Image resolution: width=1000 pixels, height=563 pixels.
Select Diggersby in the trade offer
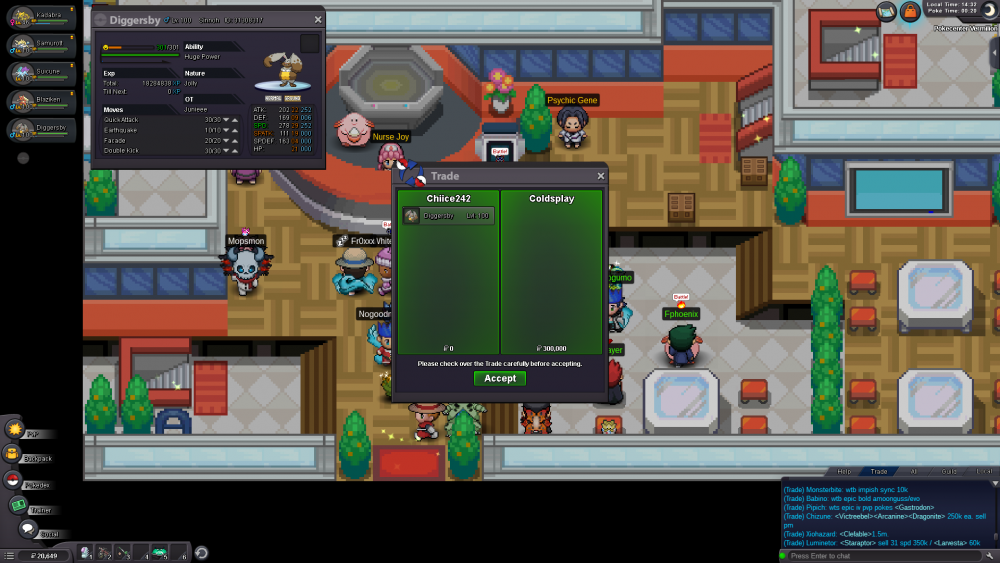pyautogui.click(x=448, y=216)
